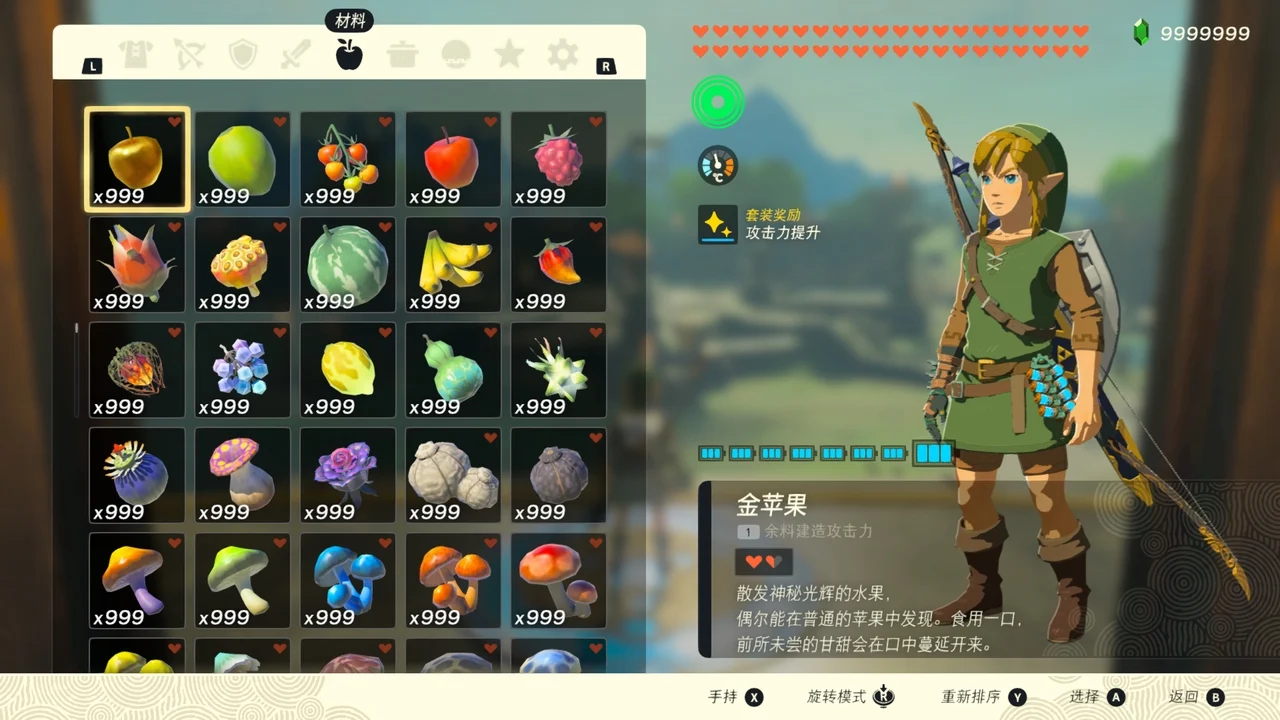Open the bow and arrow tab
Screen dimensions: 1280x720
click(x=189, y=54)
